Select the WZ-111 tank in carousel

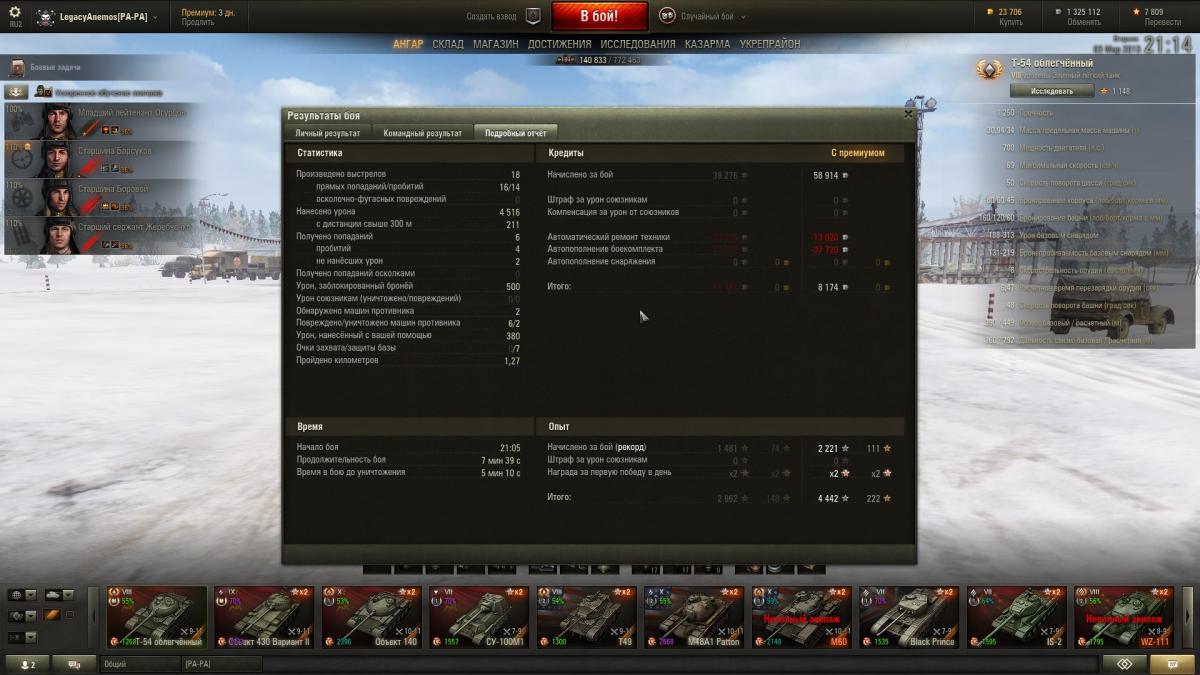click(1123, 617)
